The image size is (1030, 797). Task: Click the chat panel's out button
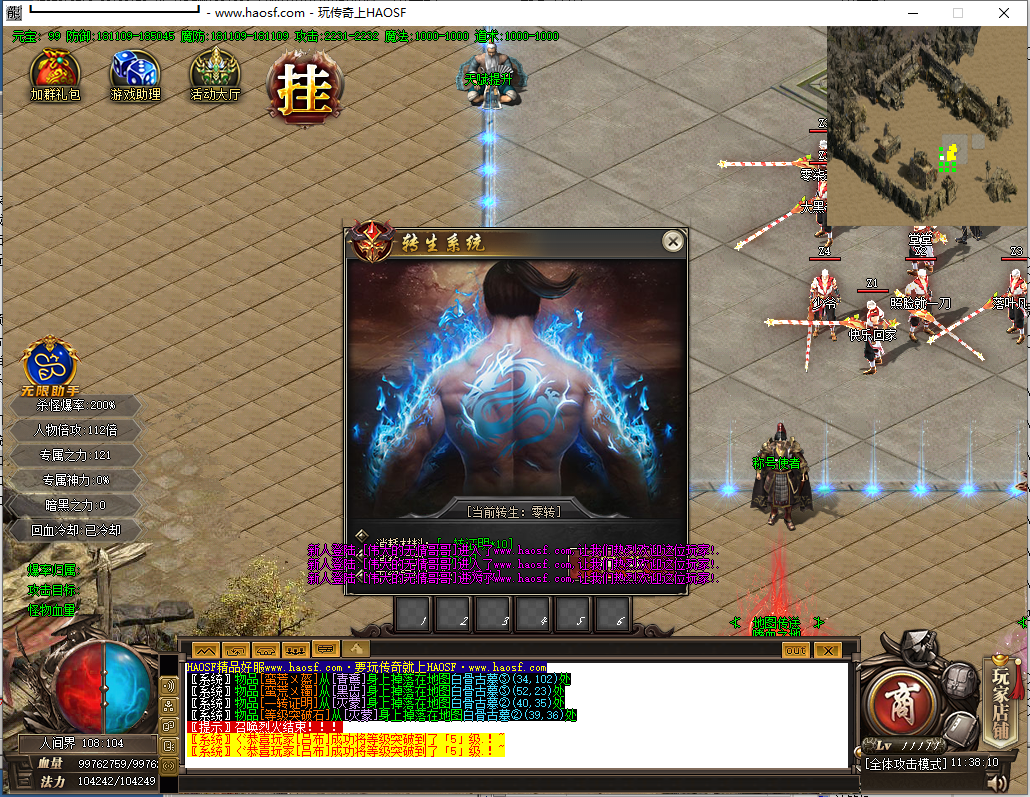(x=795, y=650)
